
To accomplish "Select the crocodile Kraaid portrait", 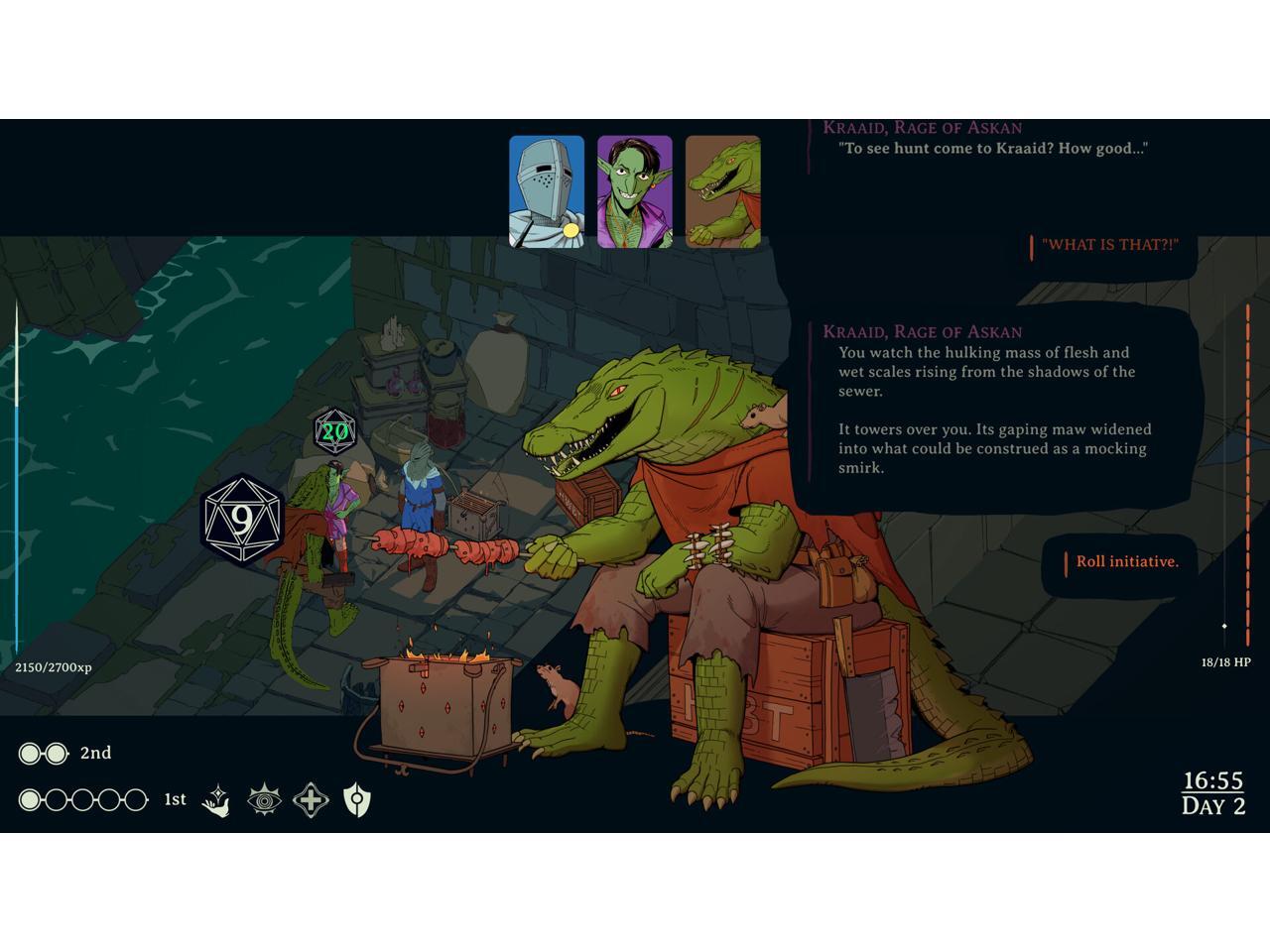I will point(723,191).
